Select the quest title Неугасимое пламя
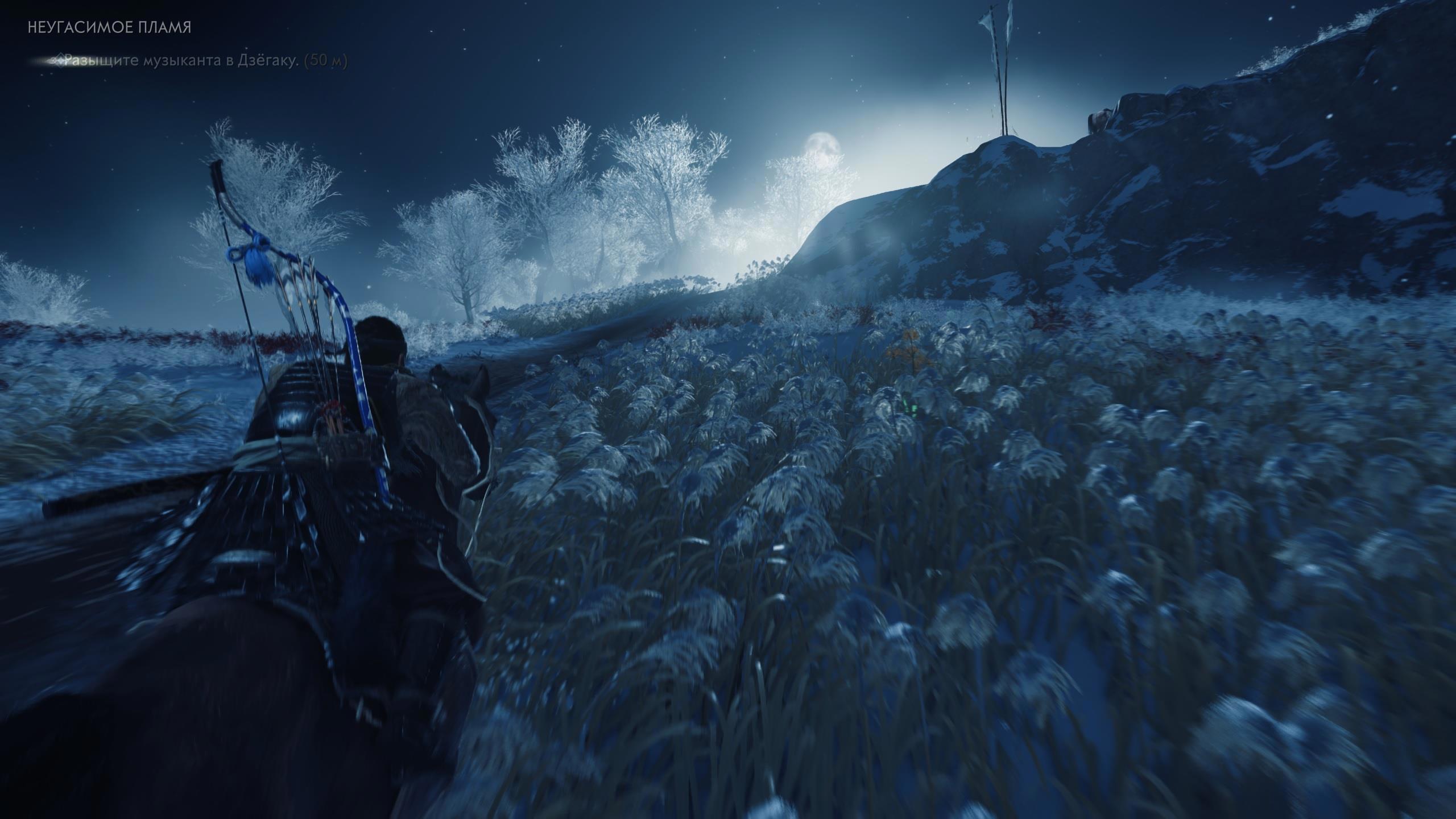This screenshot has width=1456, height=819. coord(109,28)
